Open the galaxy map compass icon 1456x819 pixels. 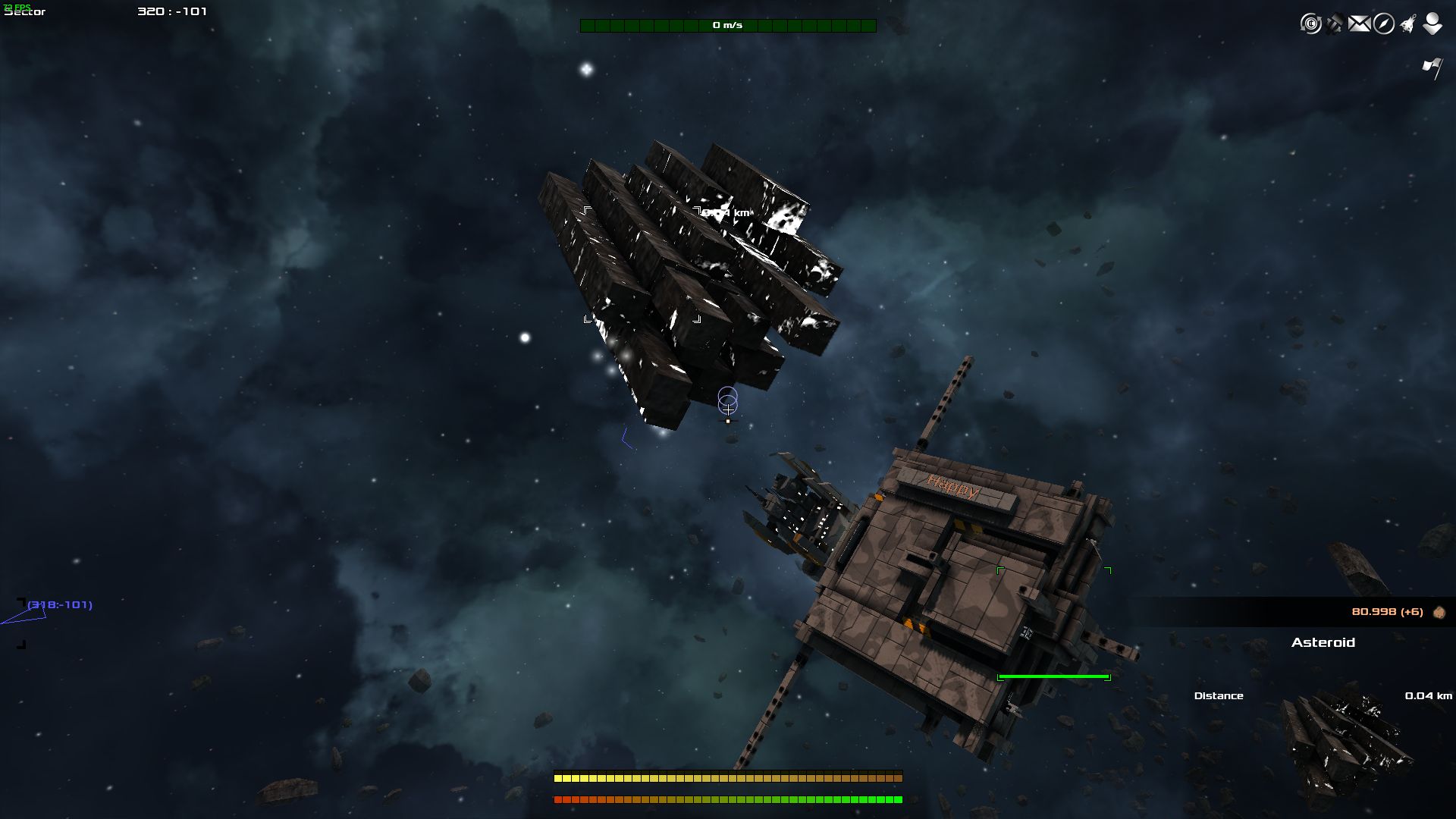[x=1383, y=24]
